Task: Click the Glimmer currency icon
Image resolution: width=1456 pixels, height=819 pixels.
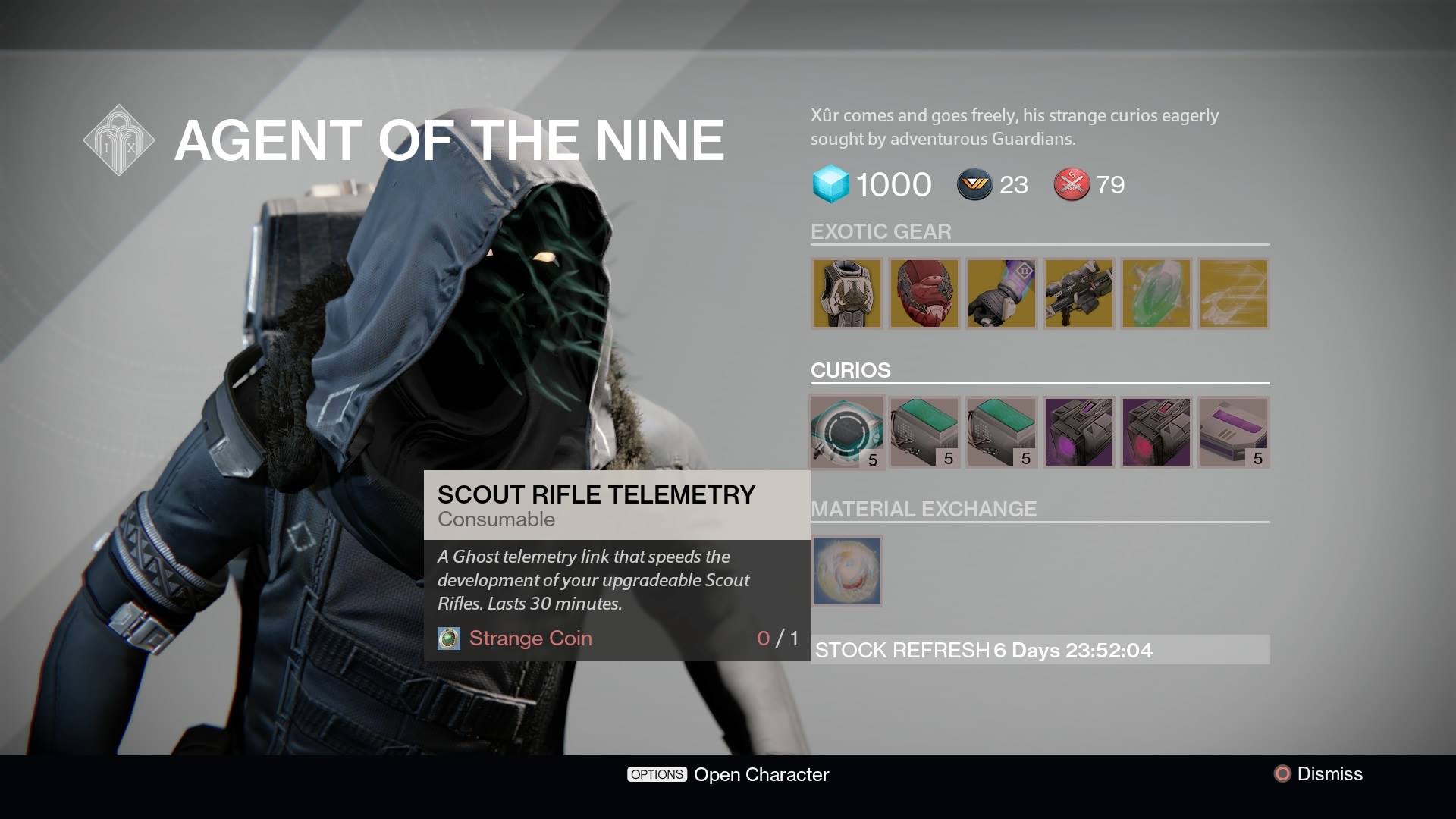Action: (x=832, y=184)
